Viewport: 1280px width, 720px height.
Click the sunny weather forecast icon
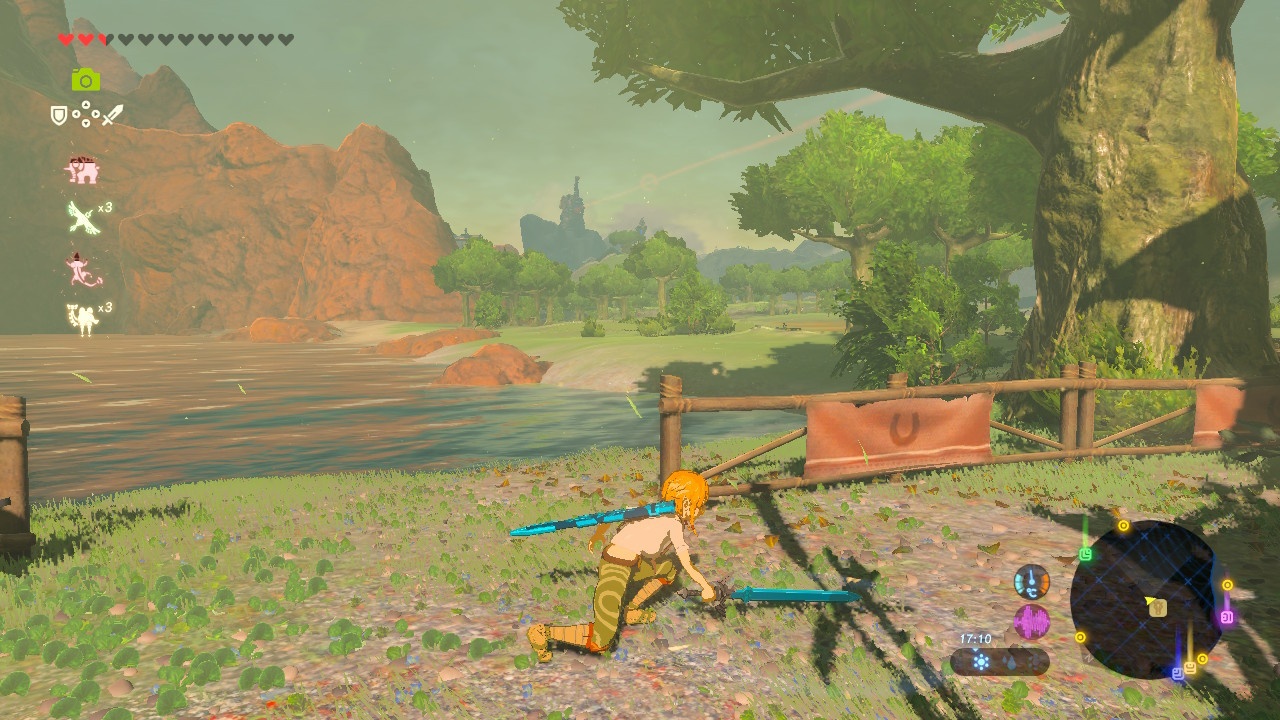point(981,660)
